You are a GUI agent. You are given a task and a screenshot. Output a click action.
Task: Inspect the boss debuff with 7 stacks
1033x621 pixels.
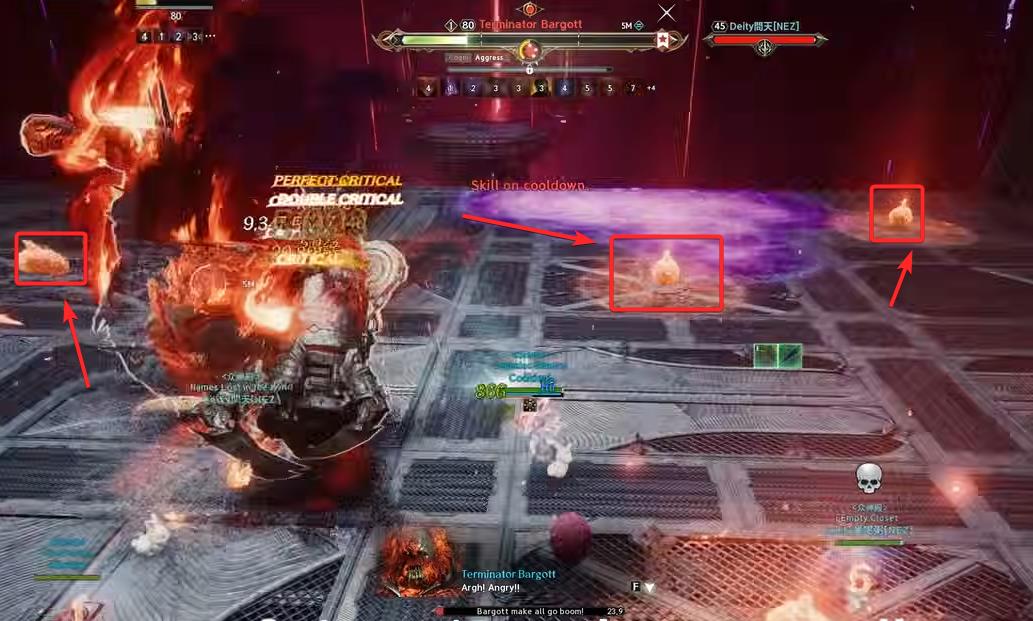pos(632,88)
